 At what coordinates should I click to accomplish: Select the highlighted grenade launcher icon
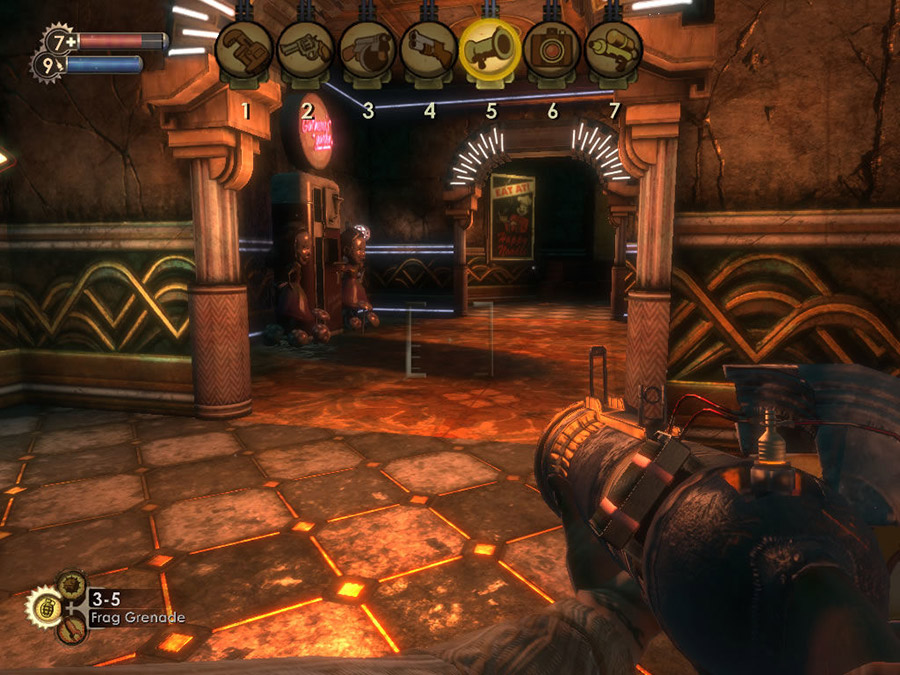pyautogui.click(x=490, y=48)
